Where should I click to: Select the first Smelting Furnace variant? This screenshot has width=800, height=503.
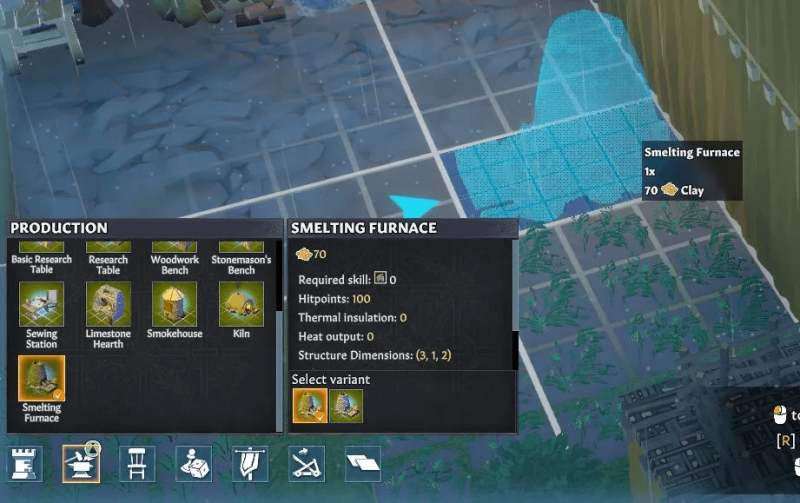point(308,406)
